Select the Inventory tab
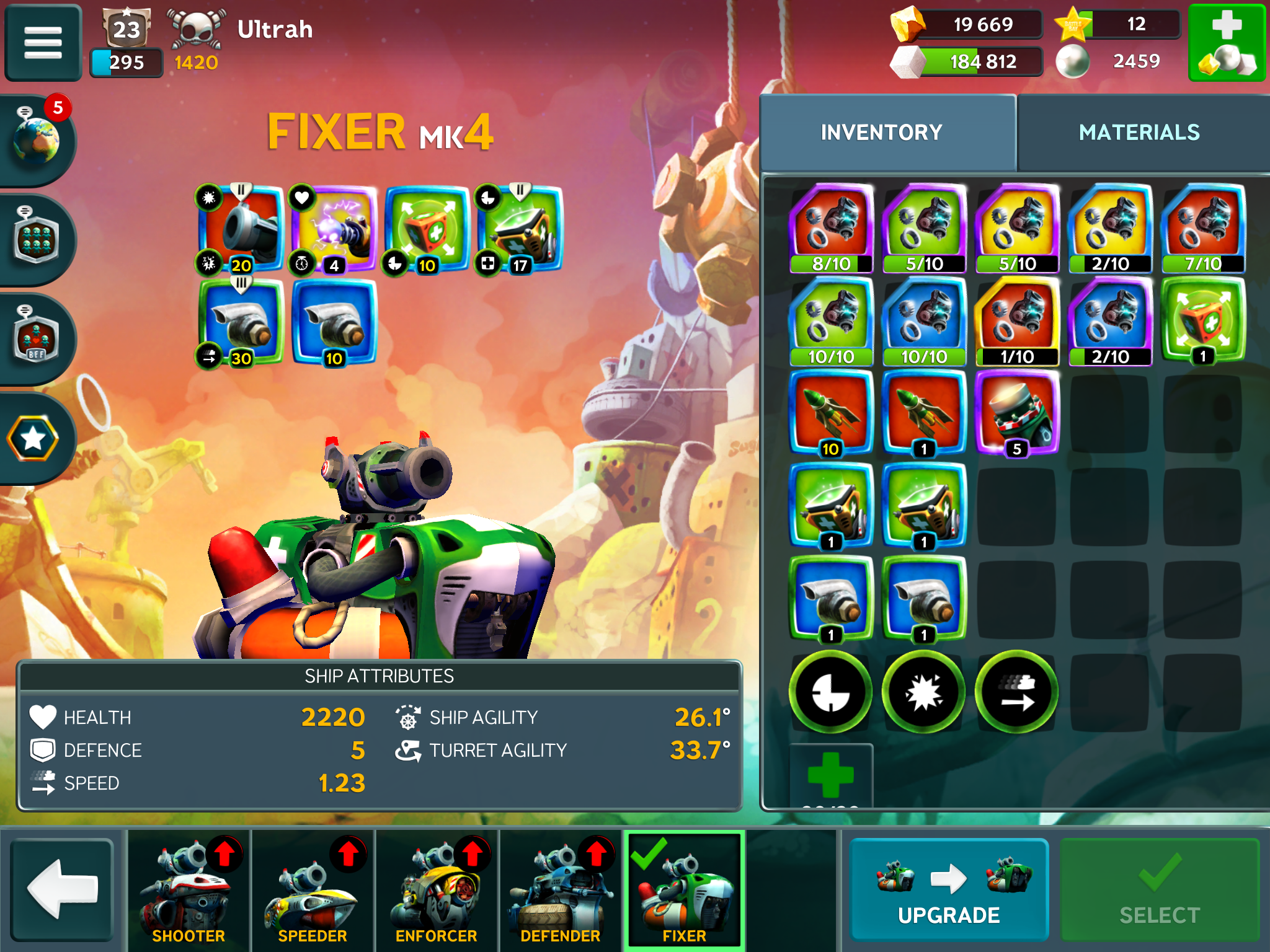Viewport: 1270px width, 952px height. 881,133
